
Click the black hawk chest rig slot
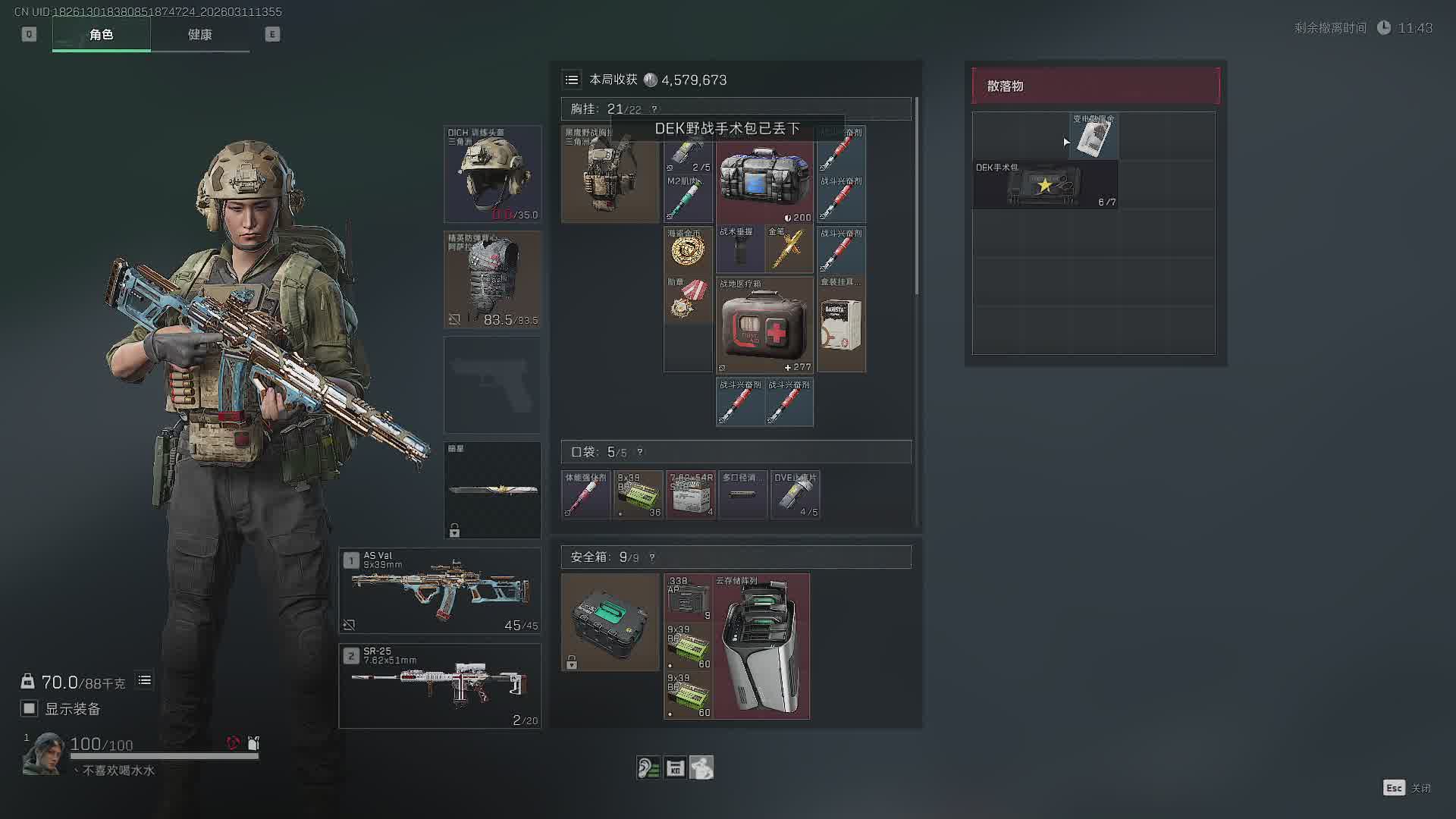[x=610, y=174]
